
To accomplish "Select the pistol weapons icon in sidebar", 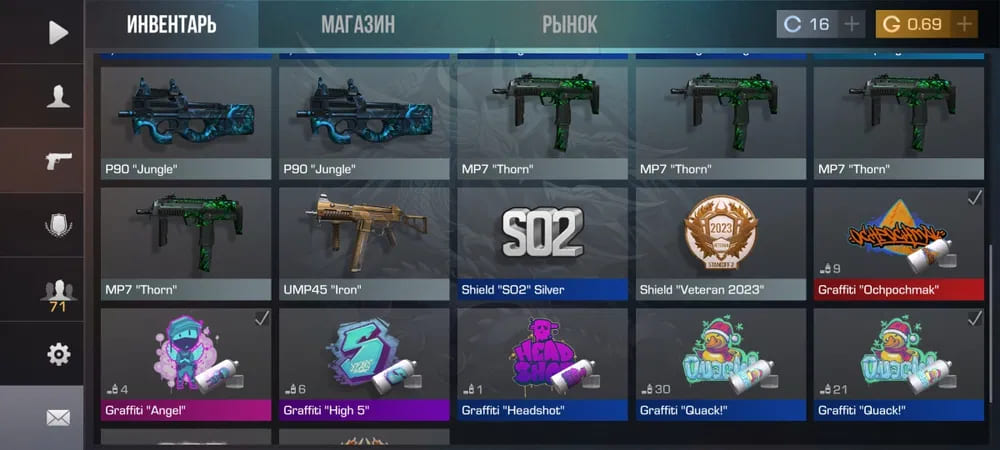I will pyautogui.click(x=57, y=161).
